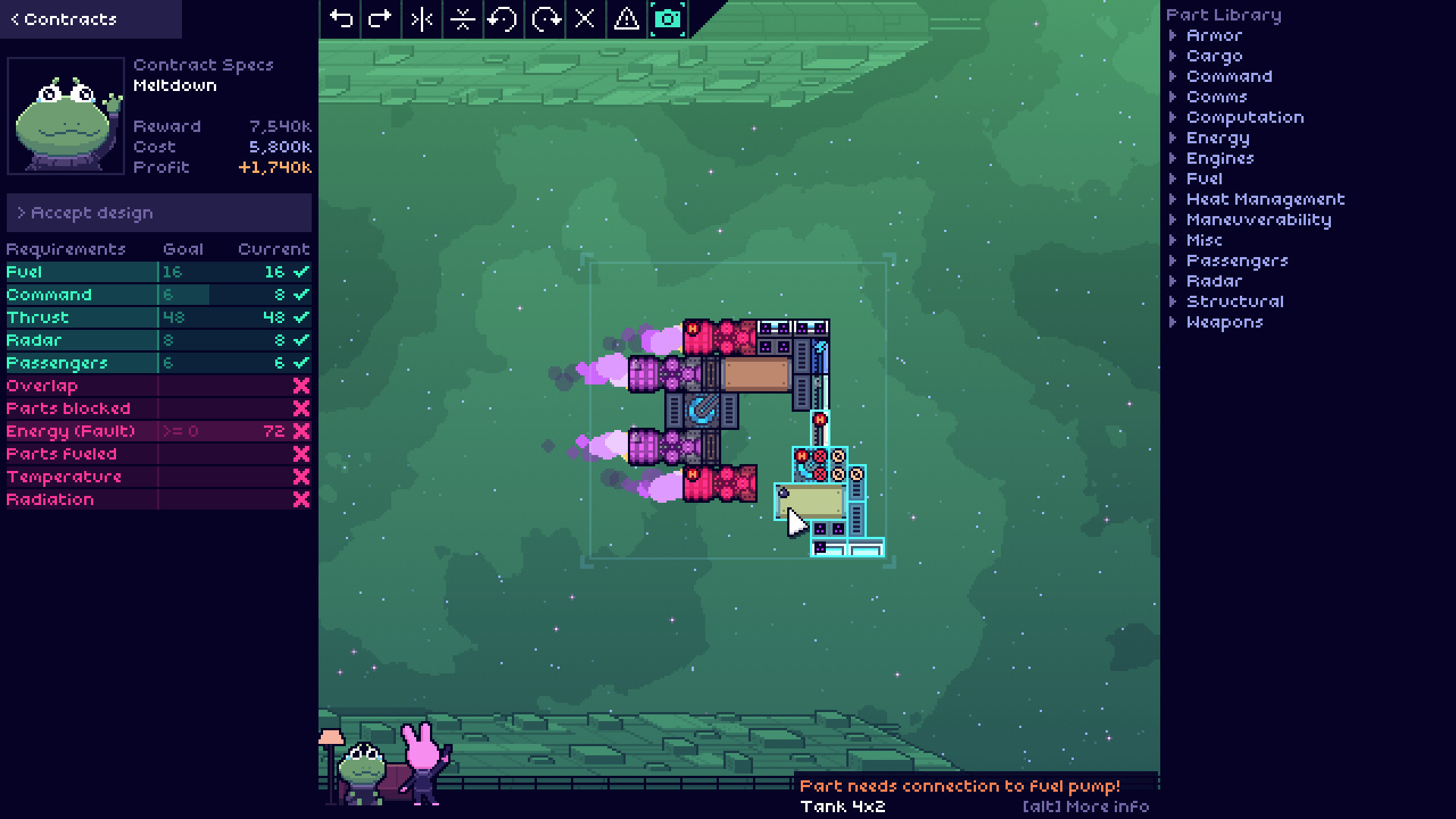
Task: Expand the Cargo part category
Action: click(1213, 56)
